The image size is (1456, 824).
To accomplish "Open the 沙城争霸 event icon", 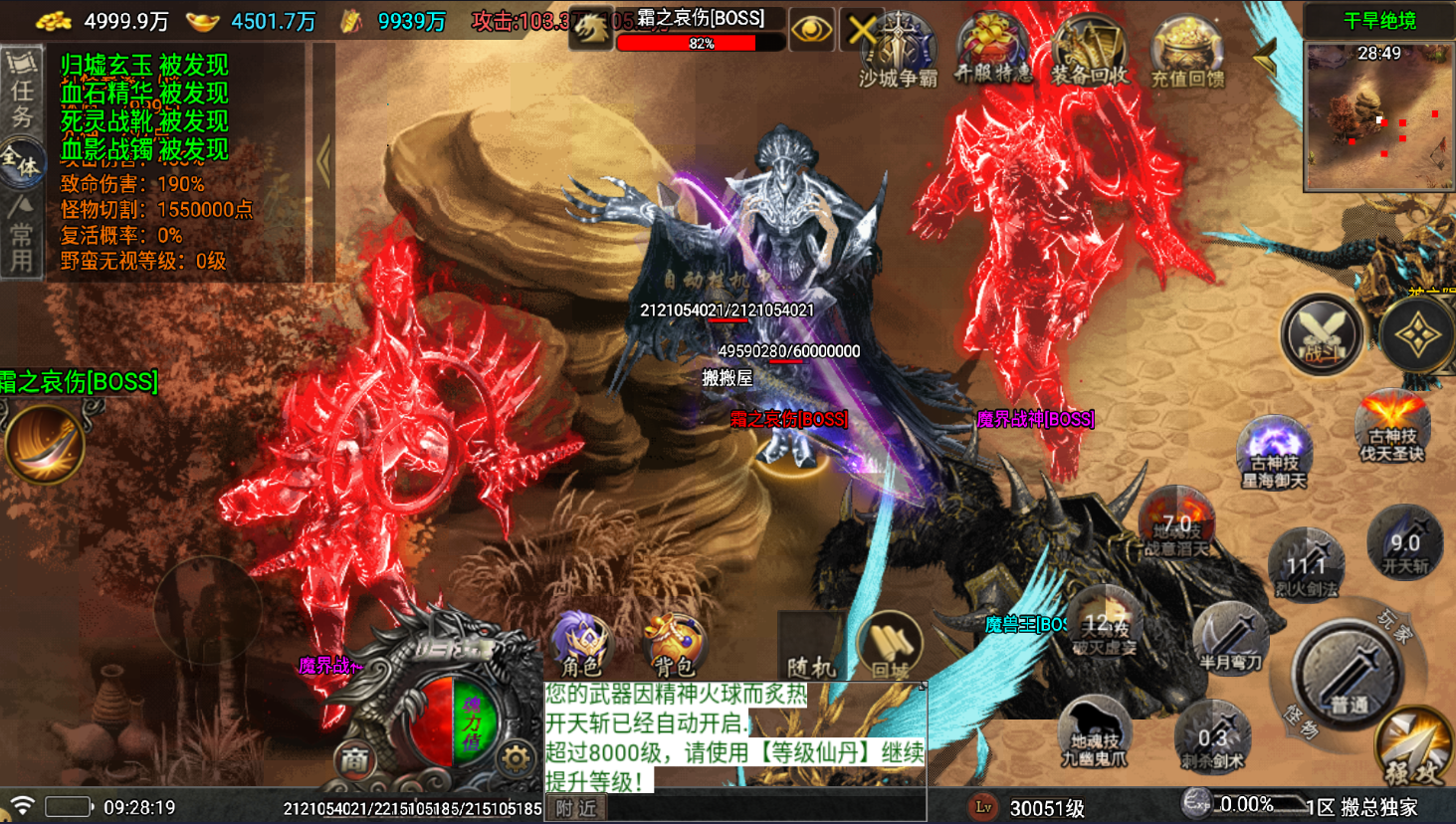I will (x=899, y=51).
